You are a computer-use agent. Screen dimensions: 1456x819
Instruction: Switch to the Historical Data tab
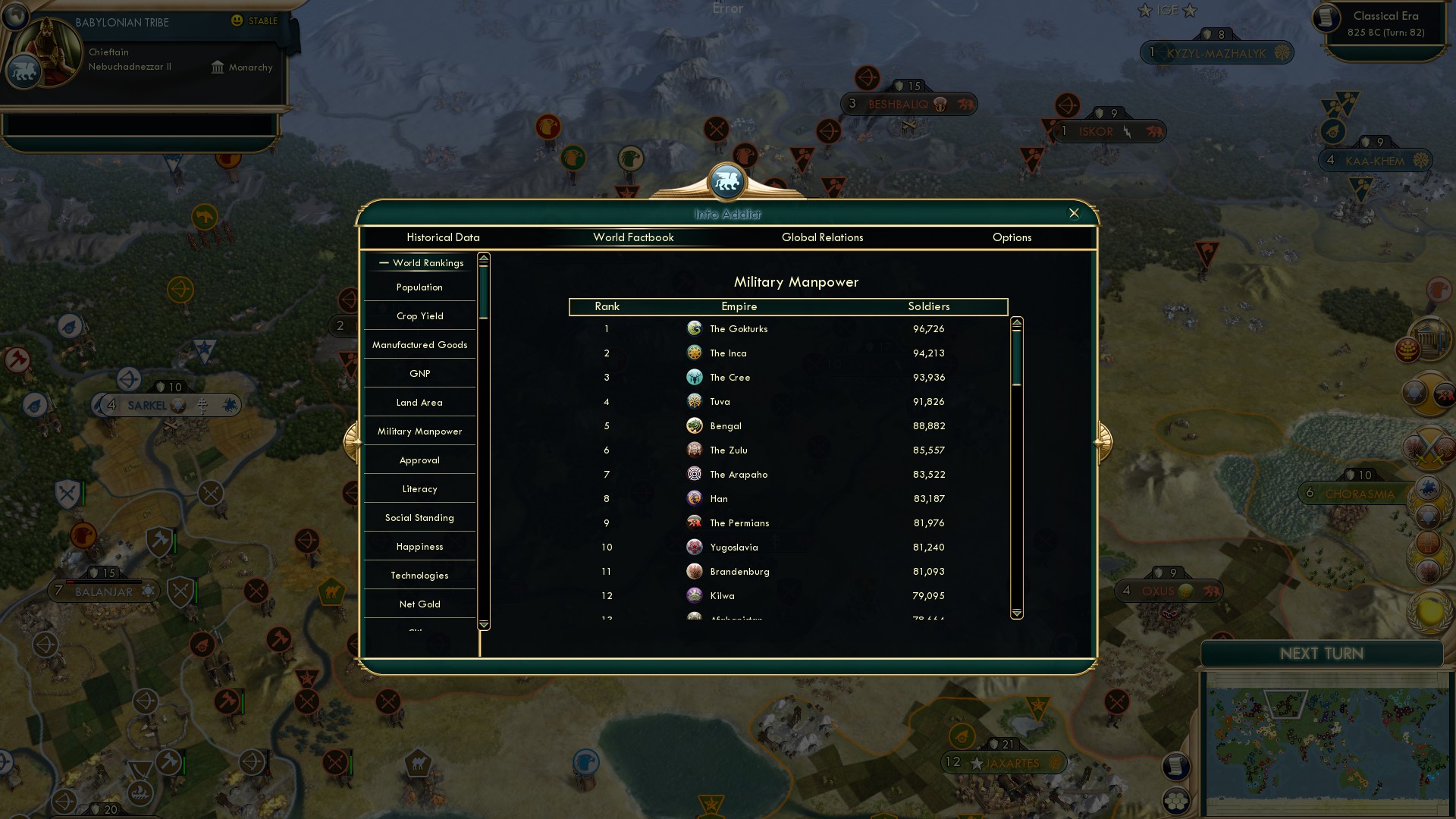pos(443,237)
